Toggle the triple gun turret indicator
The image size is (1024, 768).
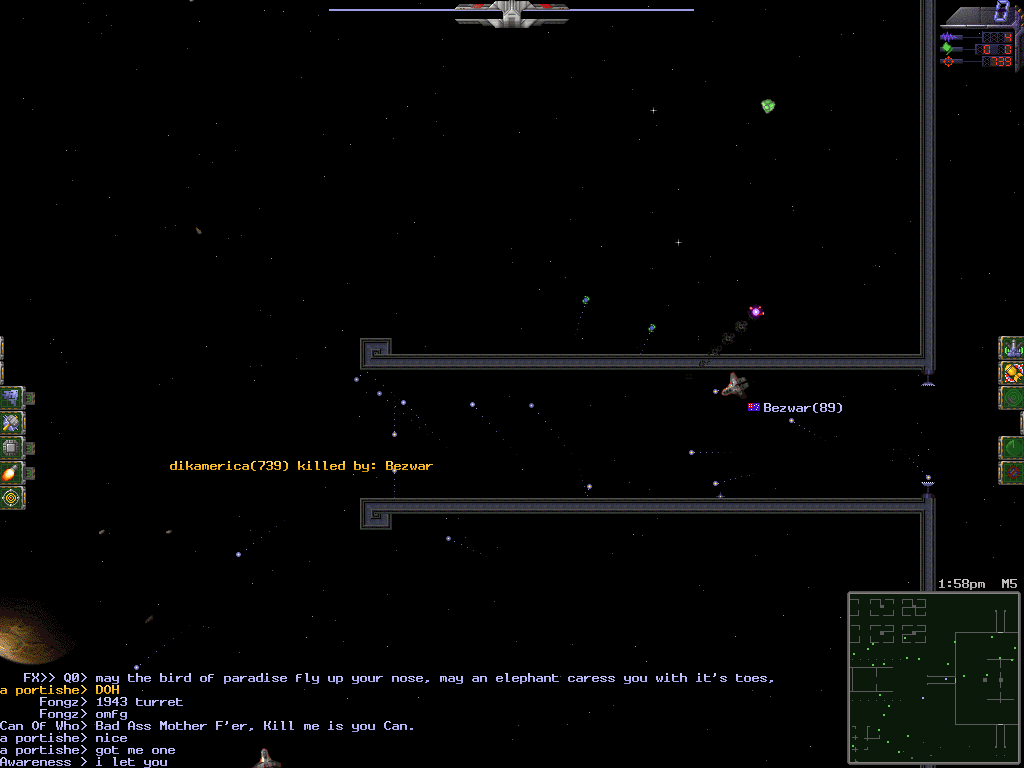1012,348
